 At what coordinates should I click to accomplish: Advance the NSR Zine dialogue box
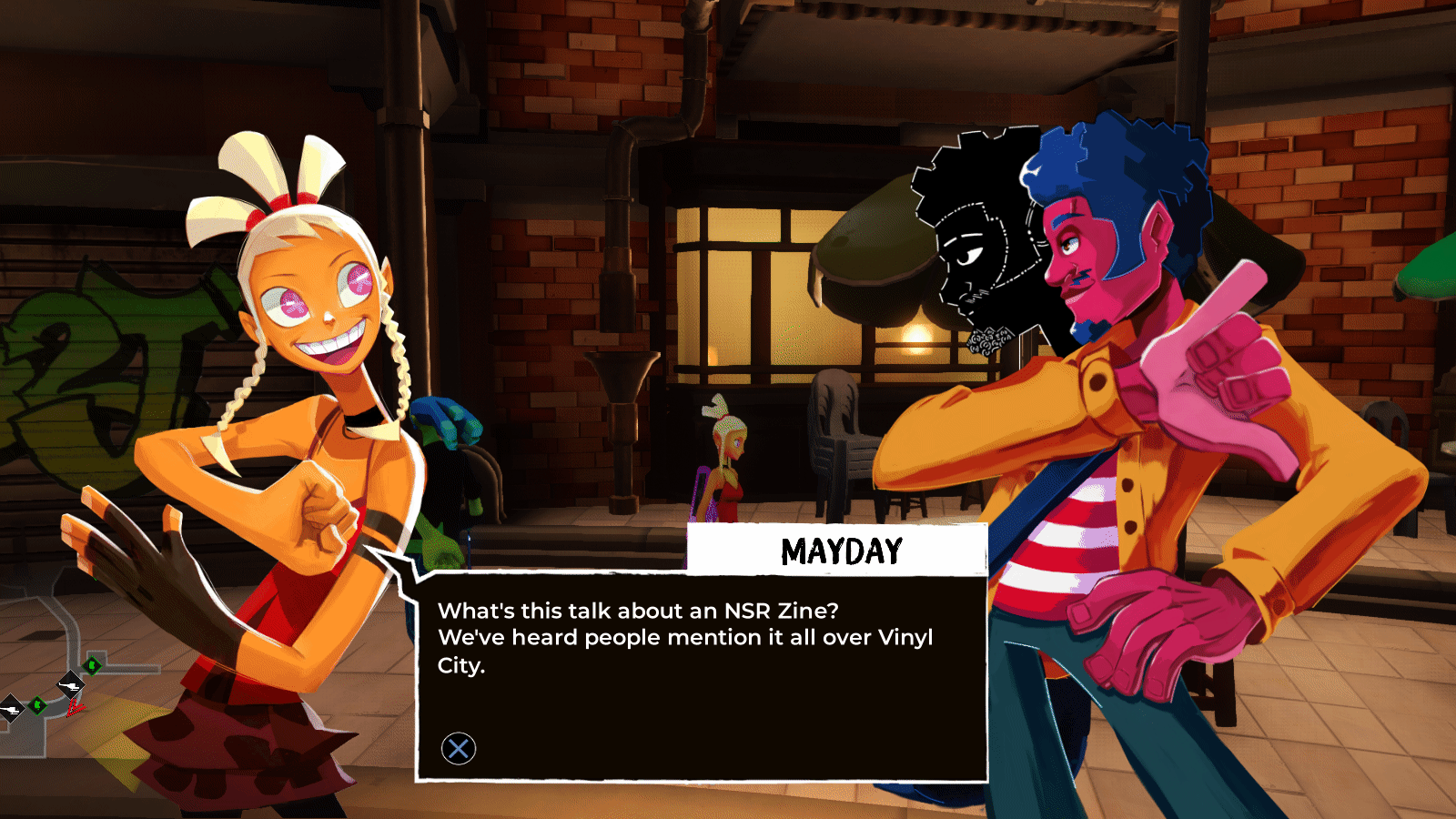[x=459, y=748]
